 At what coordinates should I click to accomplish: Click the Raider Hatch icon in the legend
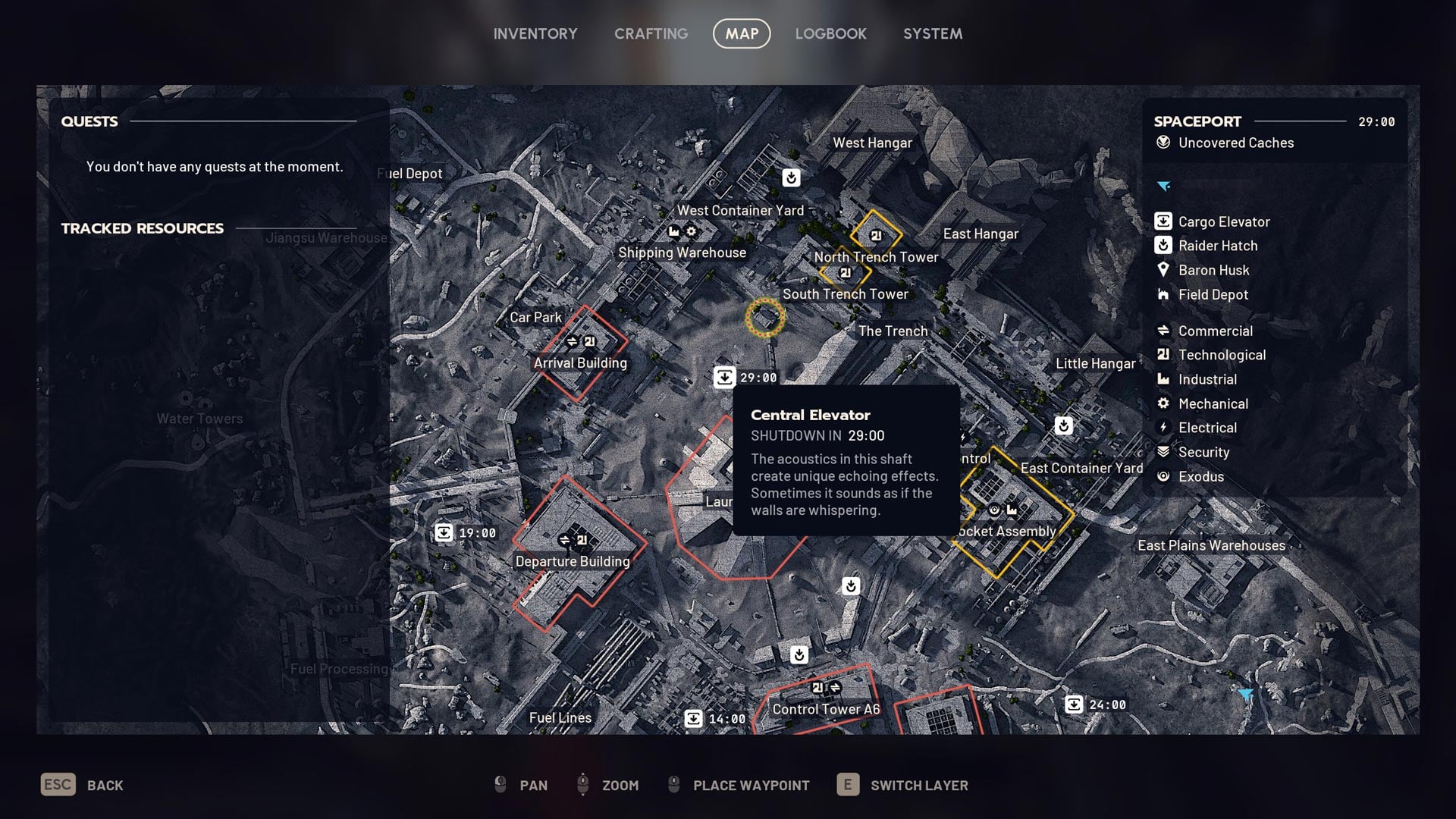pos(1162,245)
